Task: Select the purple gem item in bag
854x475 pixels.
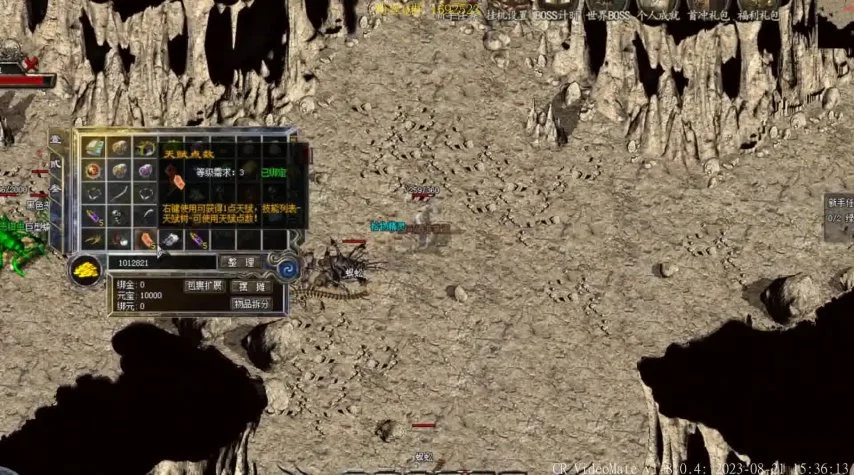Action: tap(145, 170)
